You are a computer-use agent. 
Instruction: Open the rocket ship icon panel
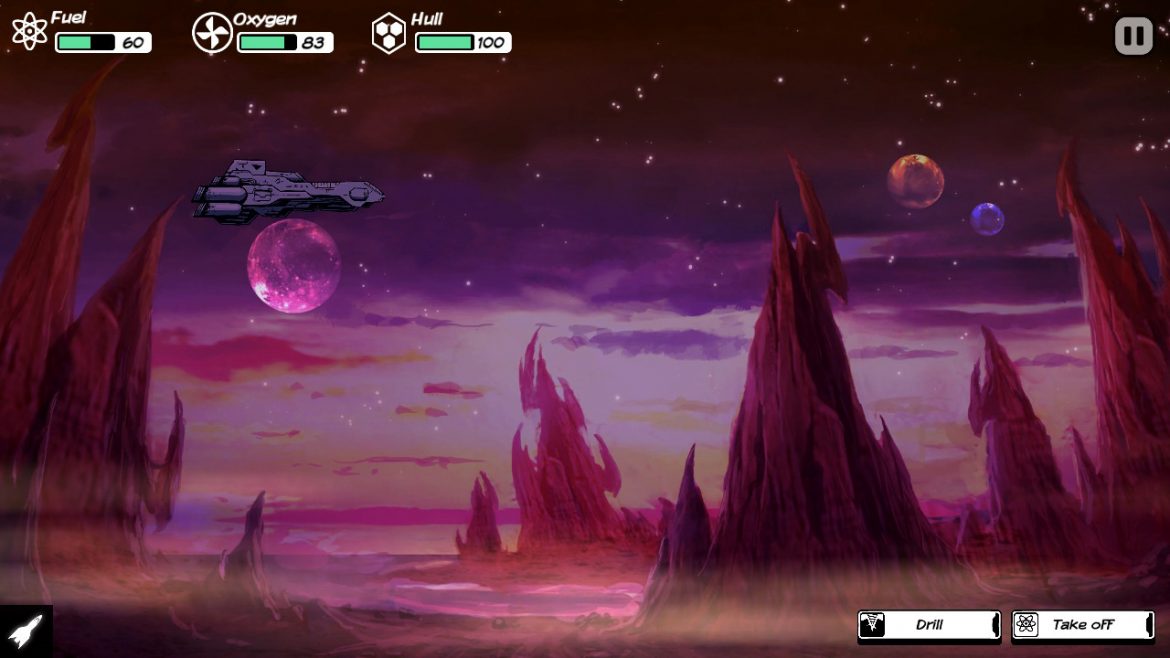pyautogui.click(x=26, y=631)
